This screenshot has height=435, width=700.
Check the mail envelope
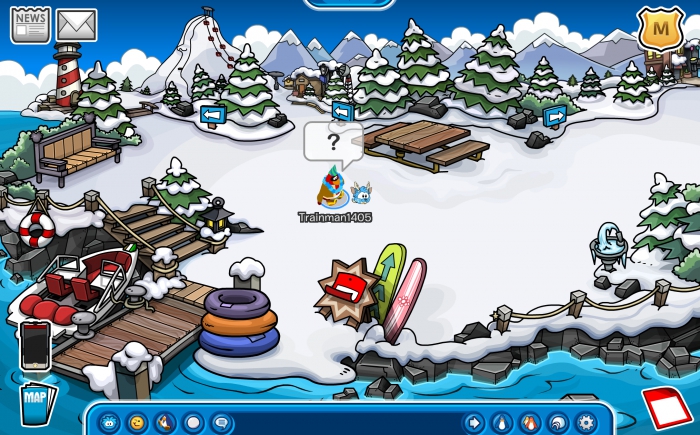[76, 24]
